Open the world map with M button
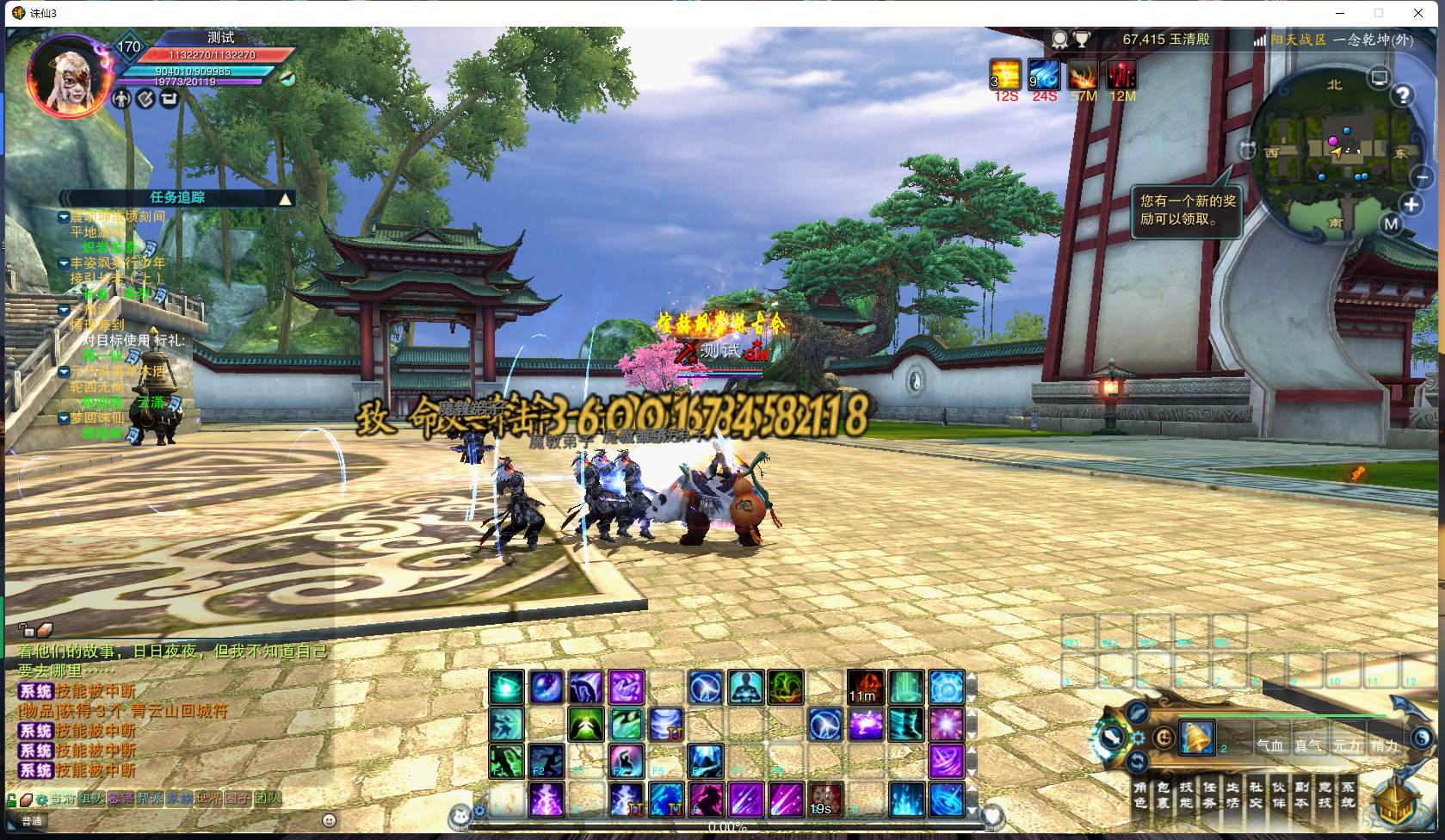 [1392, 225]
